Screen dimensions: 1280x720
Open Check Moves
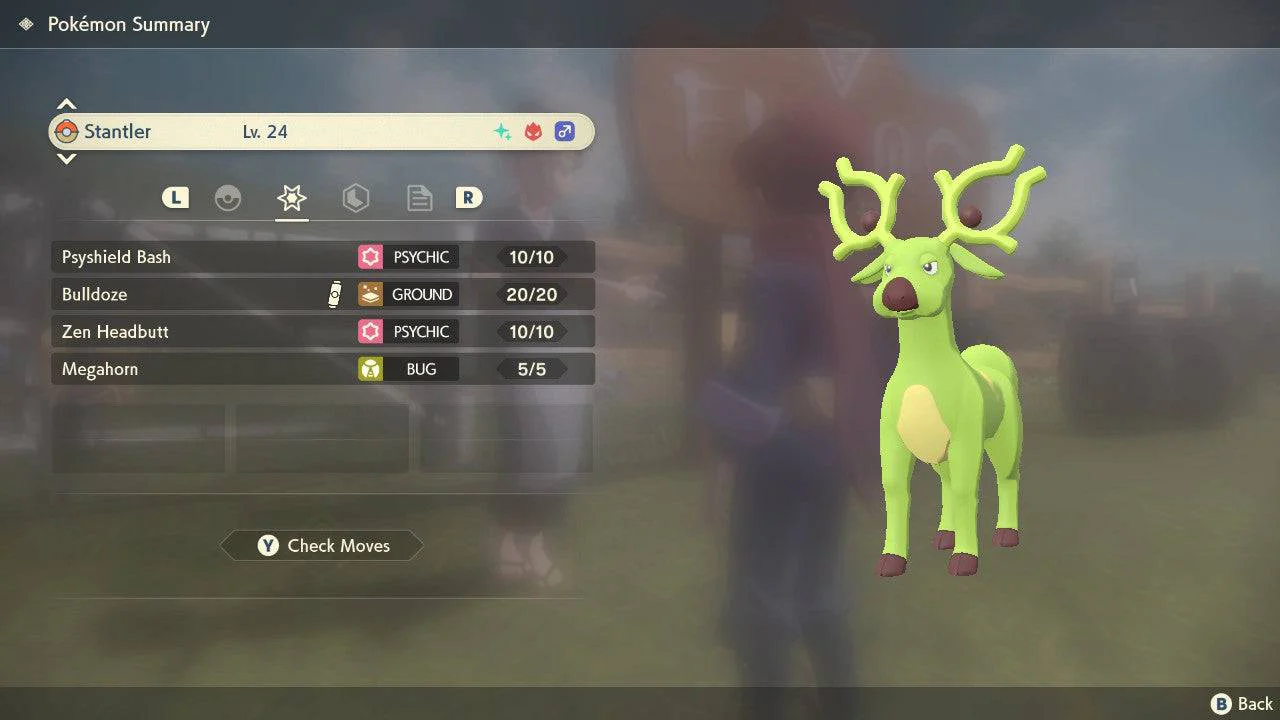[322, 545]
